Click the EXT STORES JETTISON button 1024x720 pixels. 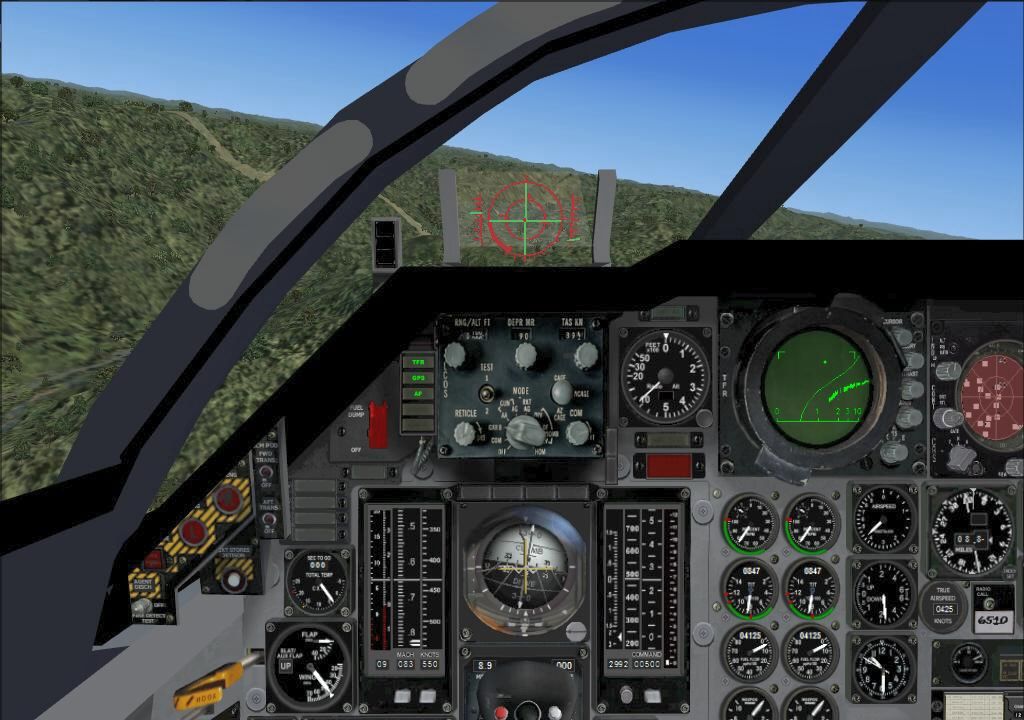click(x=236, y=577)
